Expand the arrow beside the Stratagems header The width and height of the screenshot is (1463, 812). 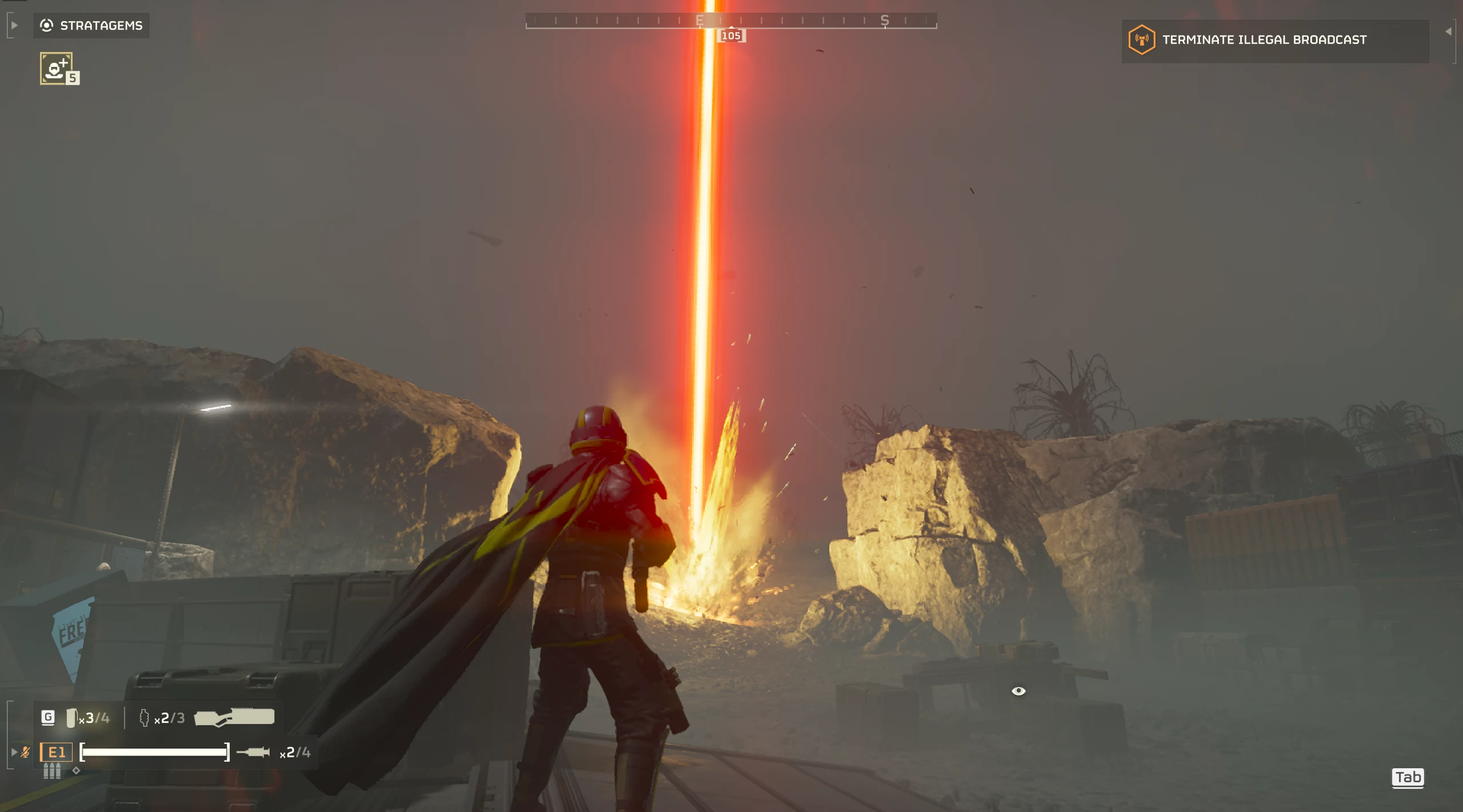pyautogui.click(x=14, y=25)
